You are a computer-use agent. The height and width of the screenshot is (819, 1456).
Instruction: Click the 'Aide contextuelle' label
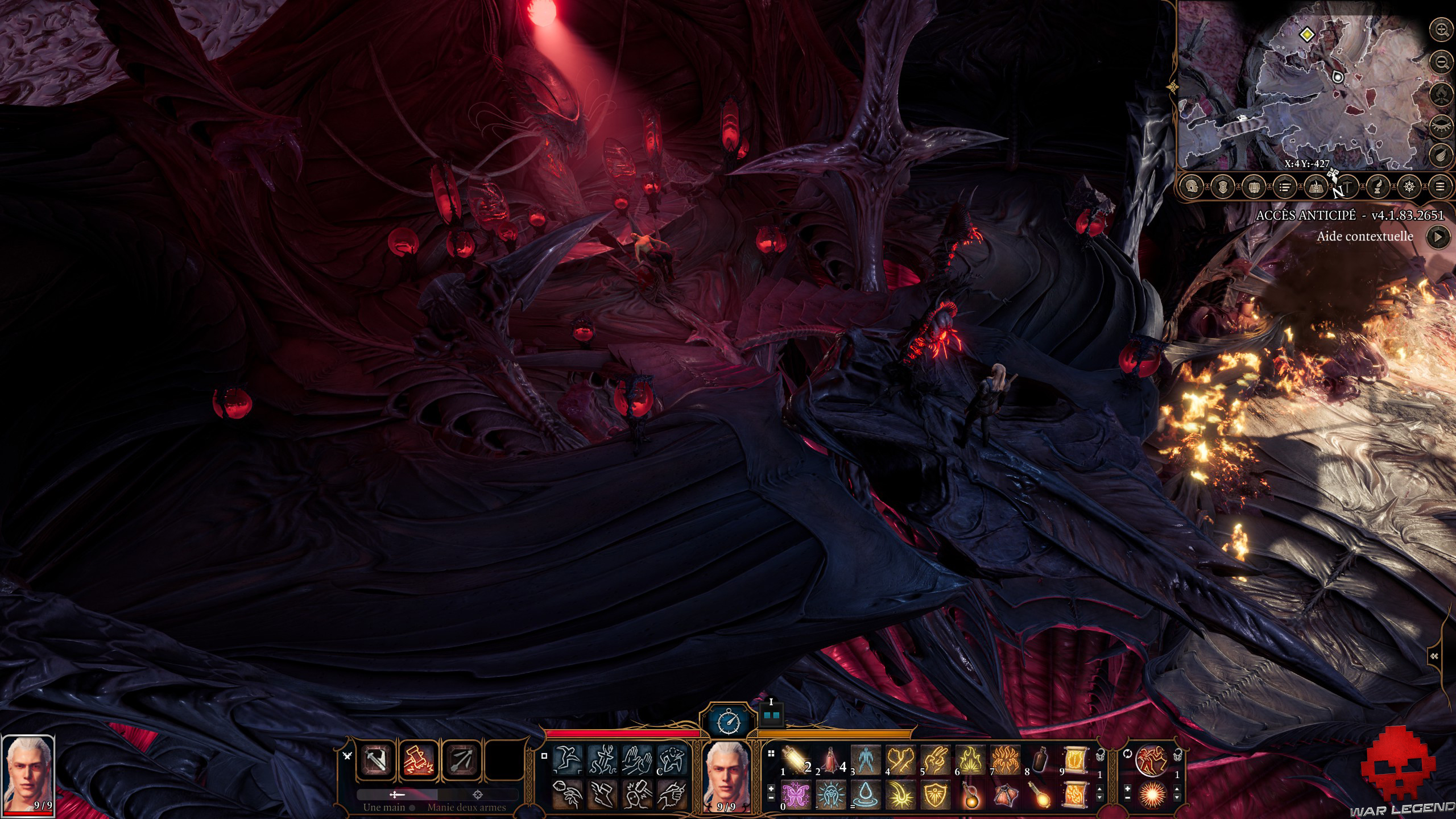1364,238
